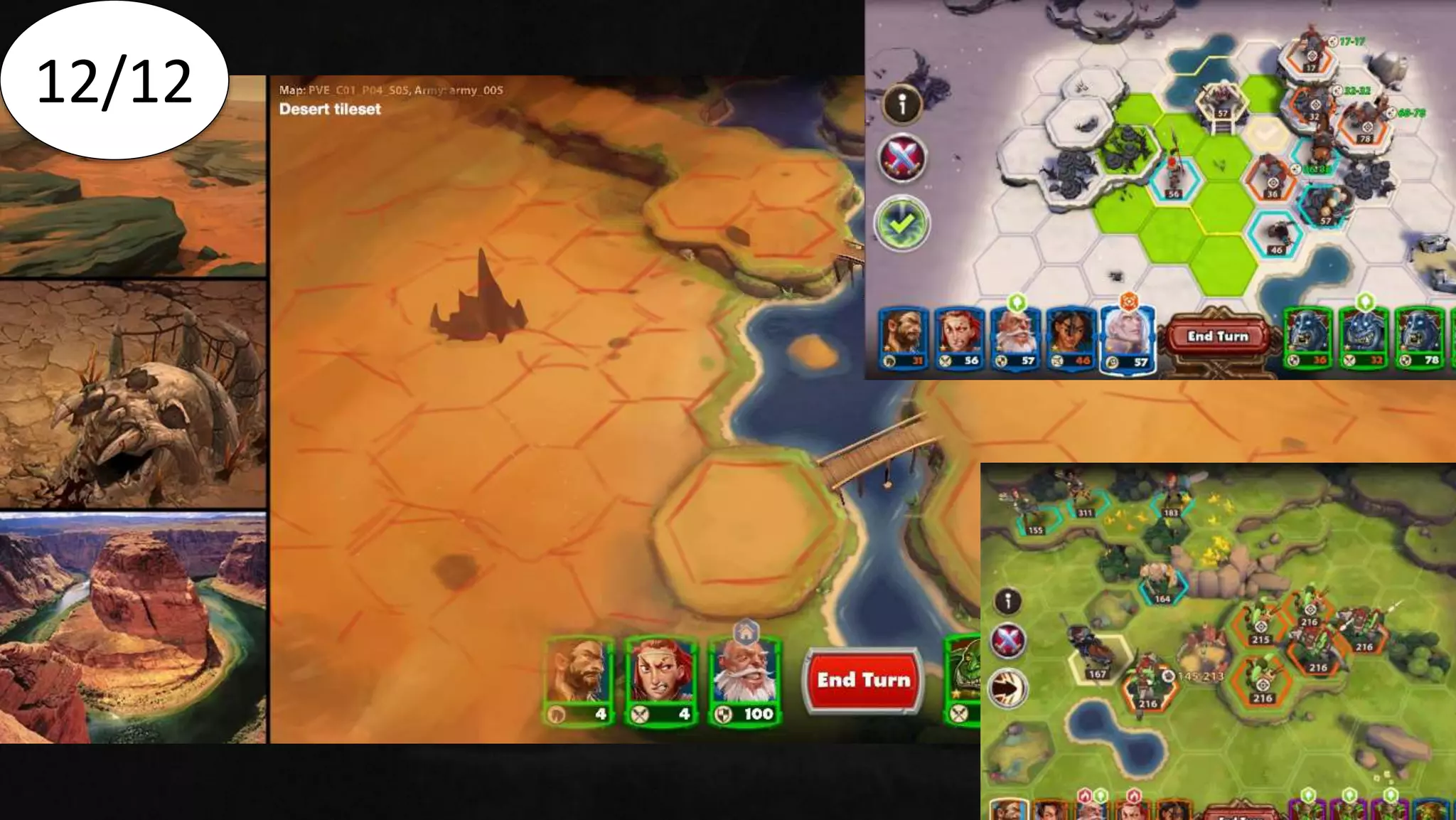Viewport: 1456px width, 820px height.
Task: Tap crossed swords button on the grassland battle
Action: click(1008, 640)
